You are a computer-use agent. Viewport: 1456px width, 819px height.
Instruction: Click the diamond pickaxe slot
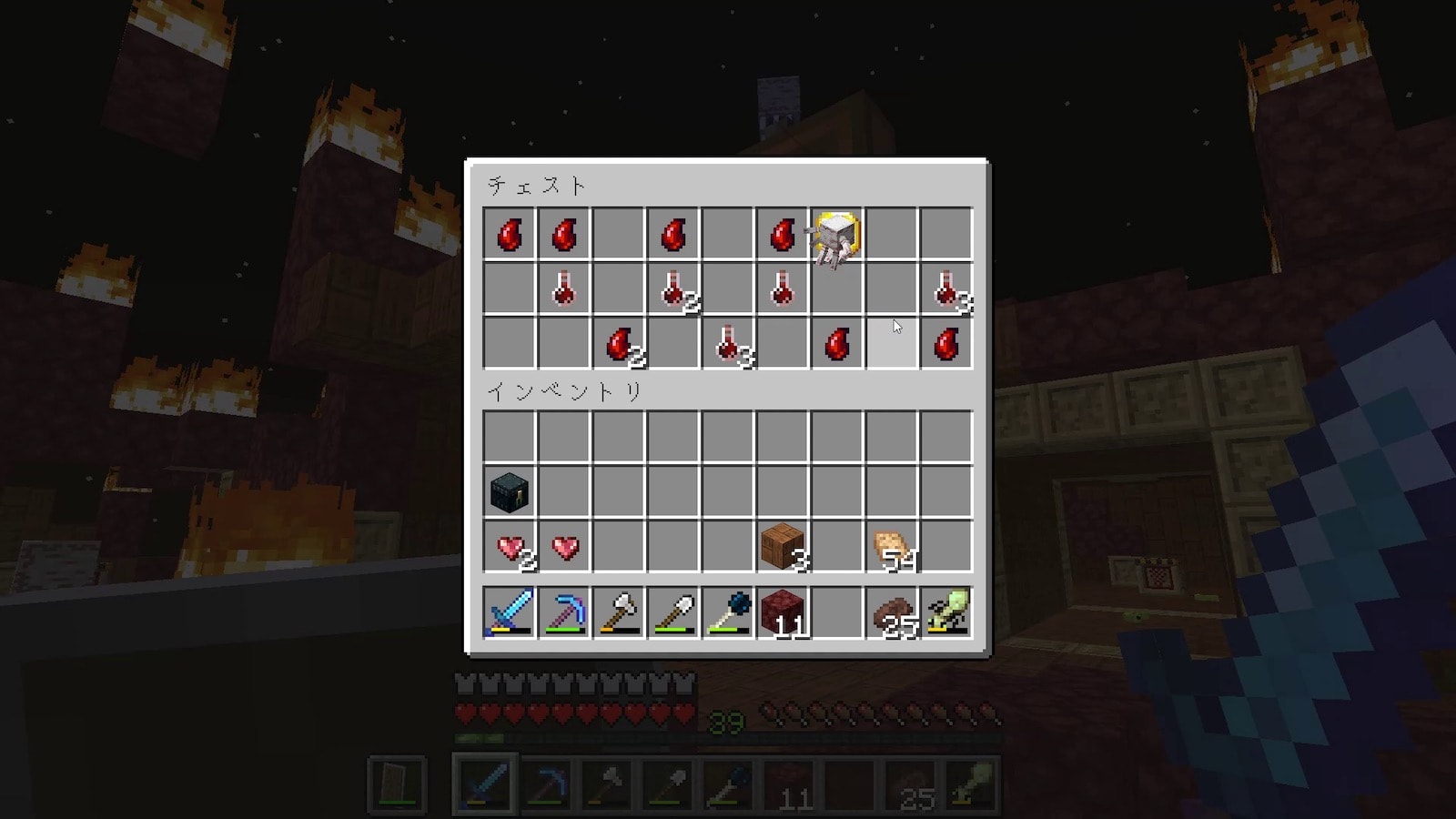(x=564, y=612)
